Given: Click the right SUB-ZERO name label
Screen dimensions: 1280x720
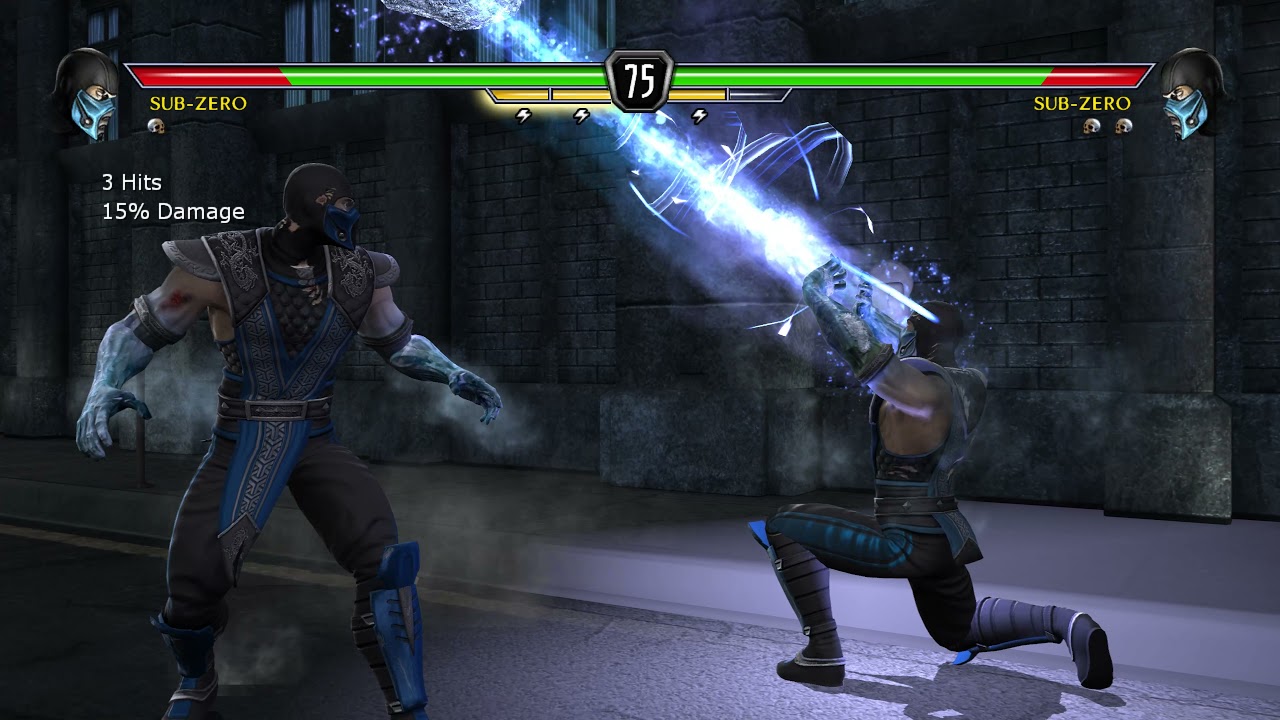Looking at the screenshot, I should click(1083, 103).
